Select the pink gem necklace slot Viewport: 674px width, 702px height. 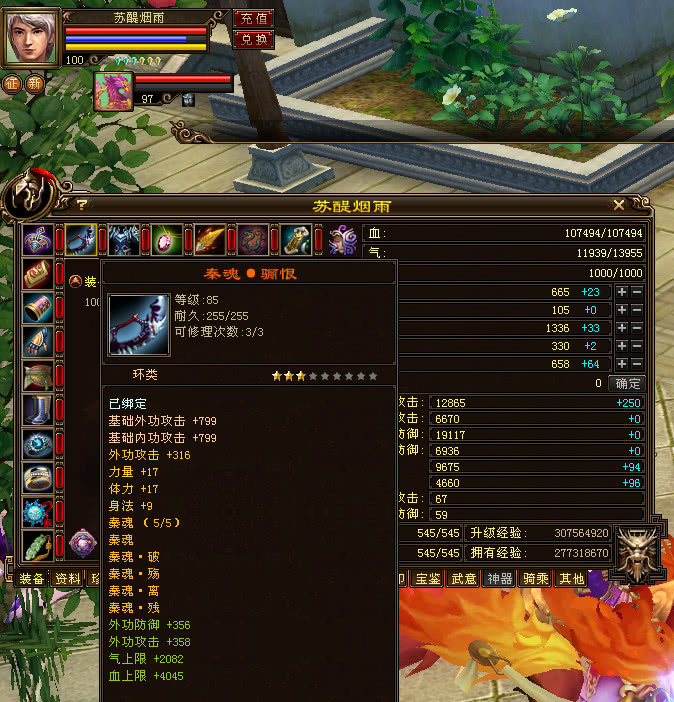point(167,241)
